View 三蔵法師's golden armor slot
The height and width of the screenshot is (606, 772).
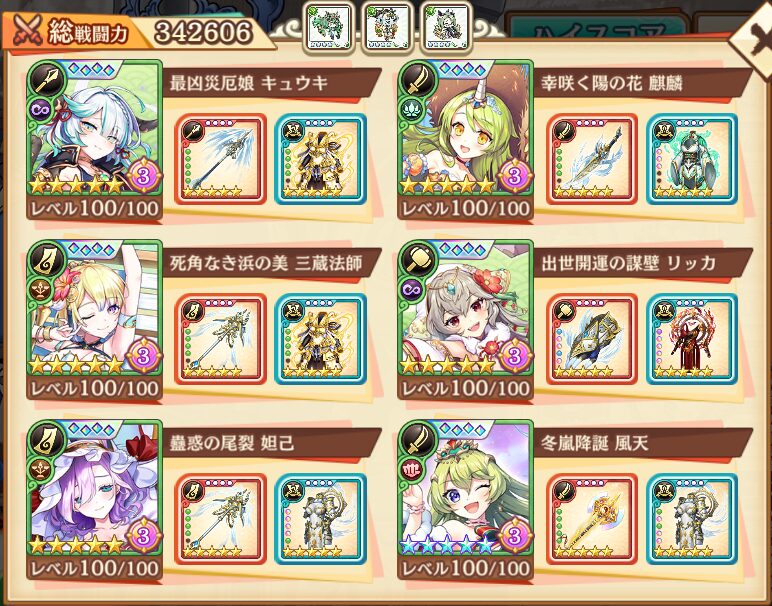point(319,338)
